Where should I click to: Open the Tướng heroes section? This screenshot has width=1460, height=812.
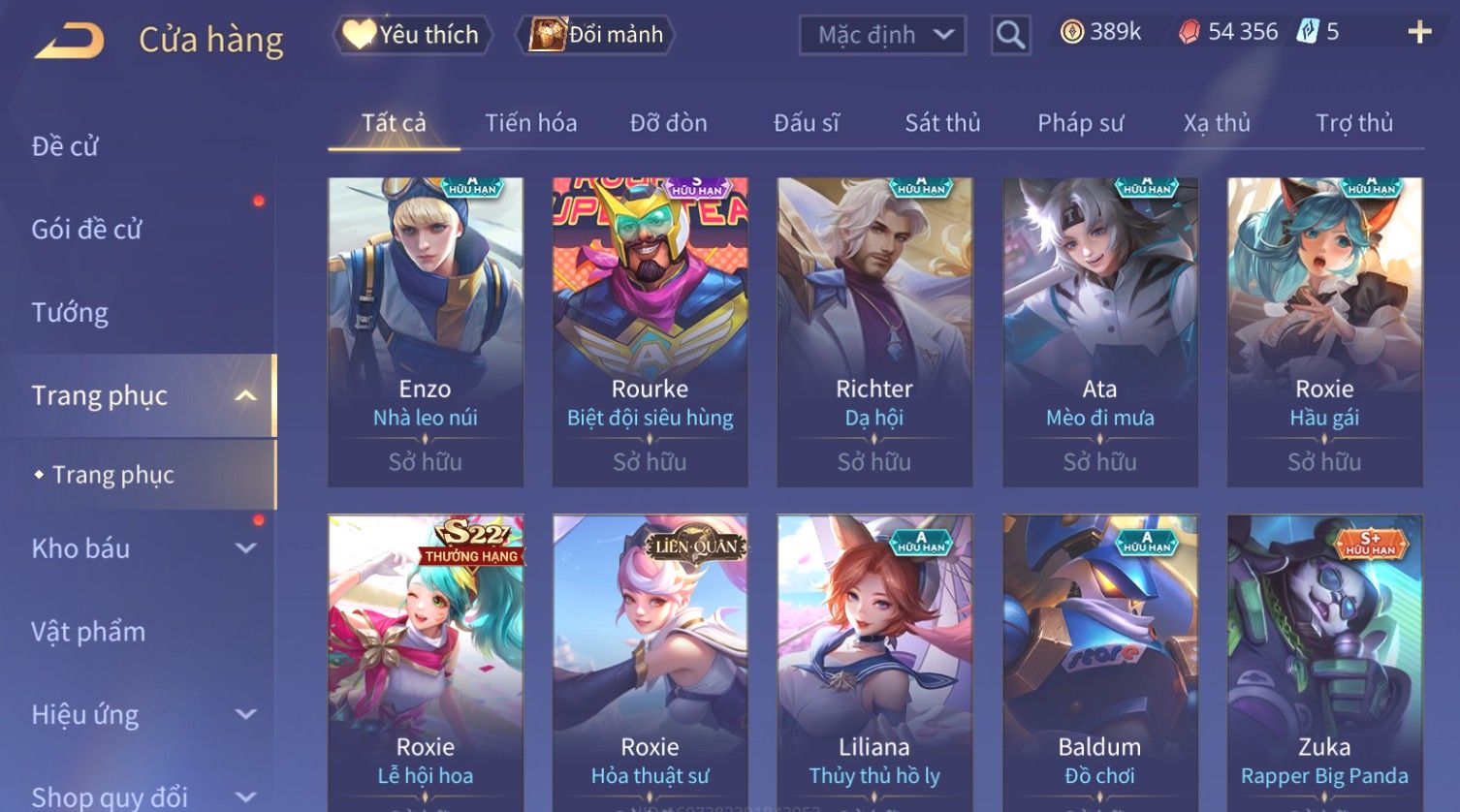(x=70, y=313)
